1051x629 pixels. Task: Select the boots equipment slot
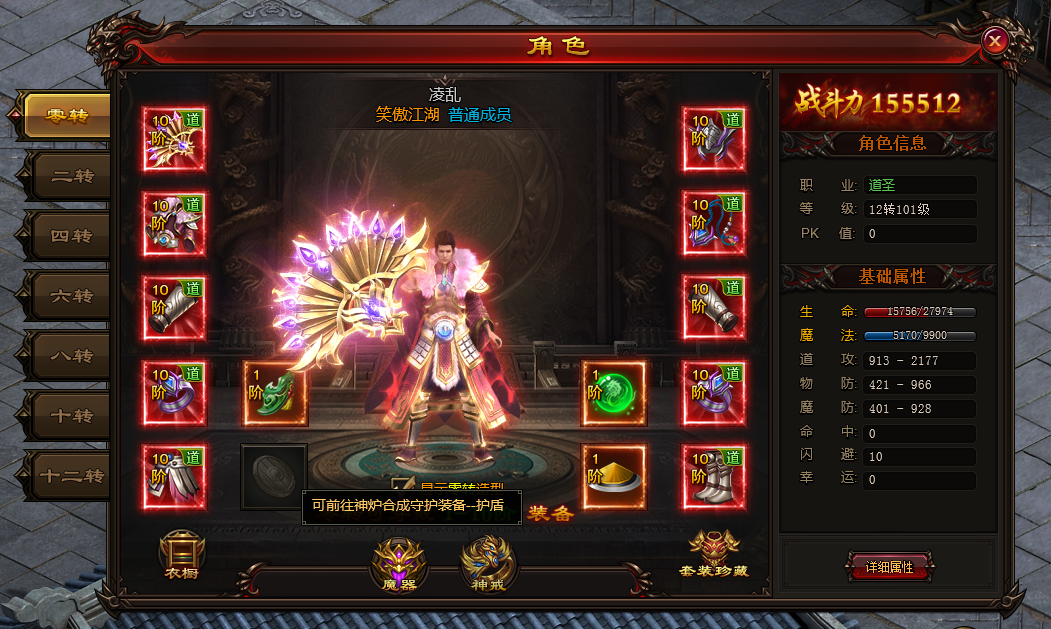[714, 477]
